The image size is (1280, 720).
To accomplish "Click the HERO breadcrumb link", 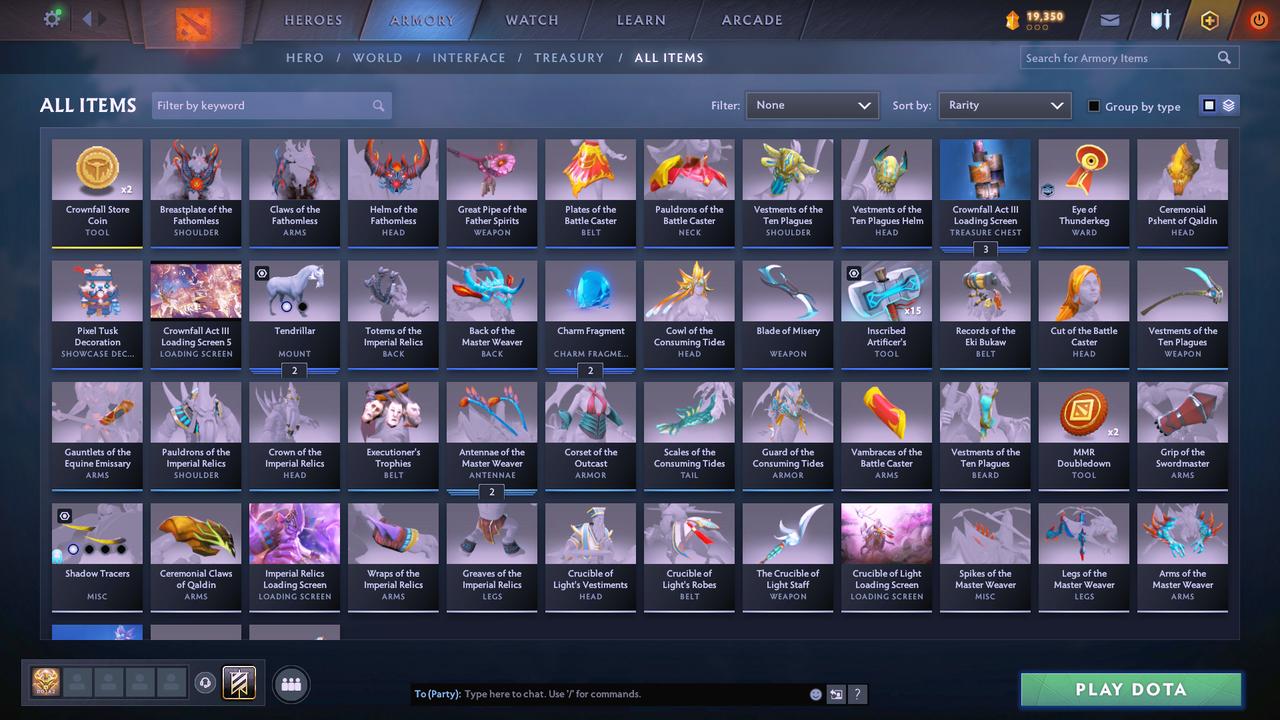I will 305,57.
